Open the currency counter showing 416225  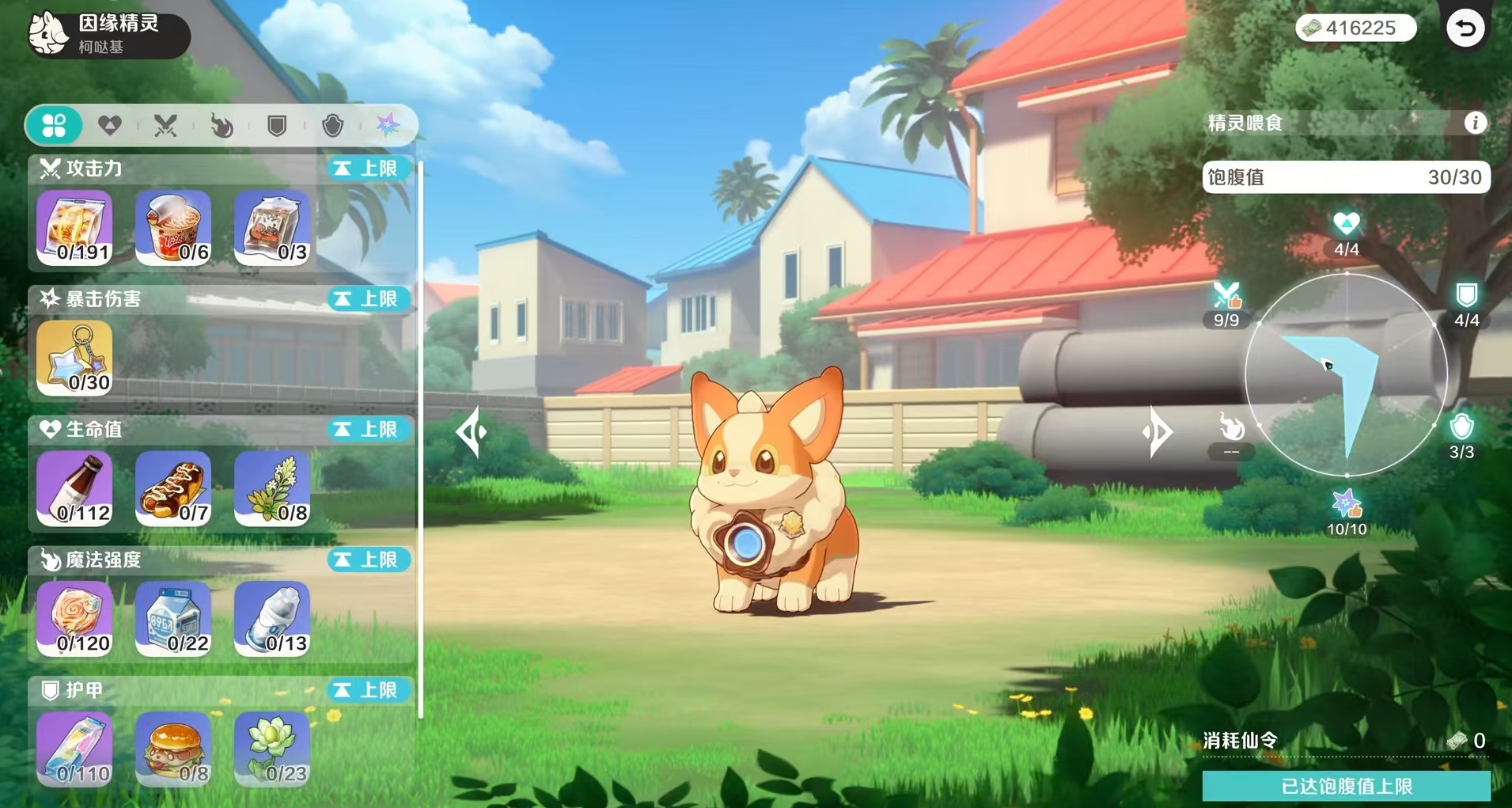tap(1355, 28)
